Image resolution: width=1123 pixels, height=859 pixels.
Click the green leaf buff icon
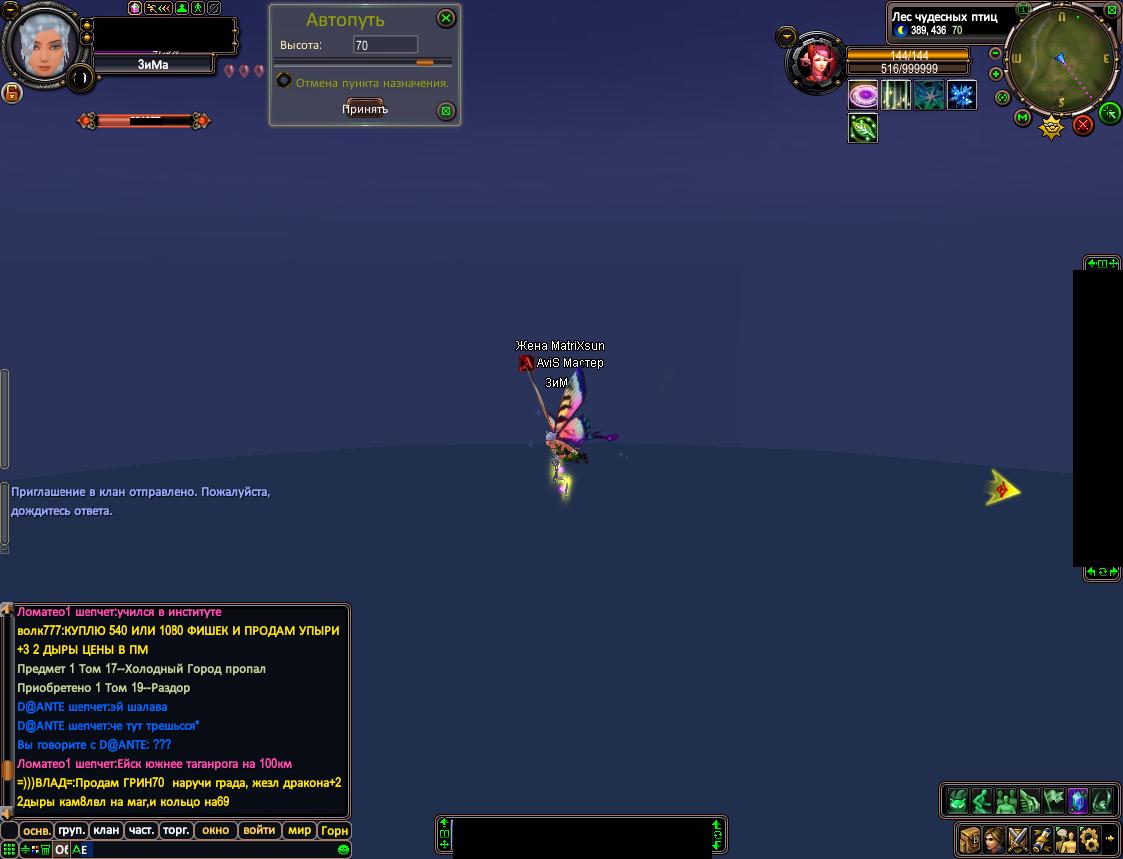click(x=863, y=128)
